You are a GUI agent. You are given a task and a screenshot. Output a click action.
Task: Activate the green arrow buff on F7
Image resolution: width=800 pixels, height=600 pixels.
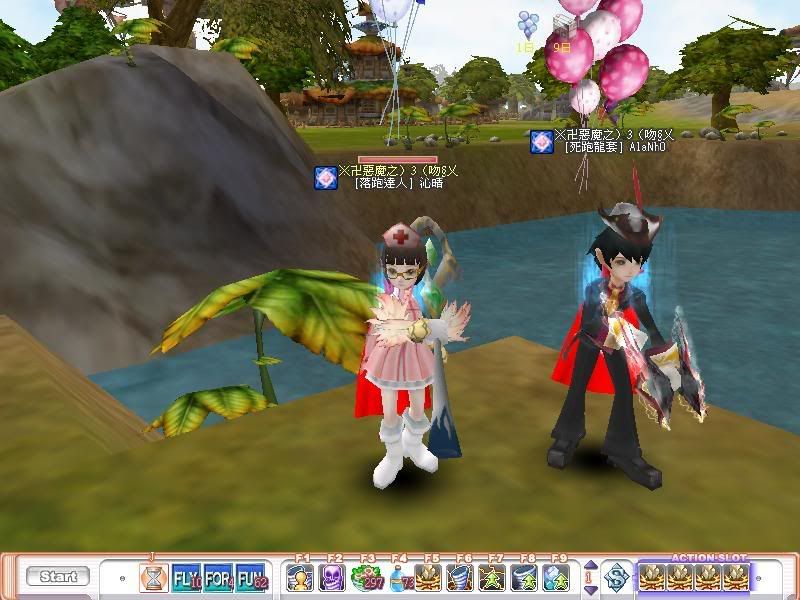493,577
